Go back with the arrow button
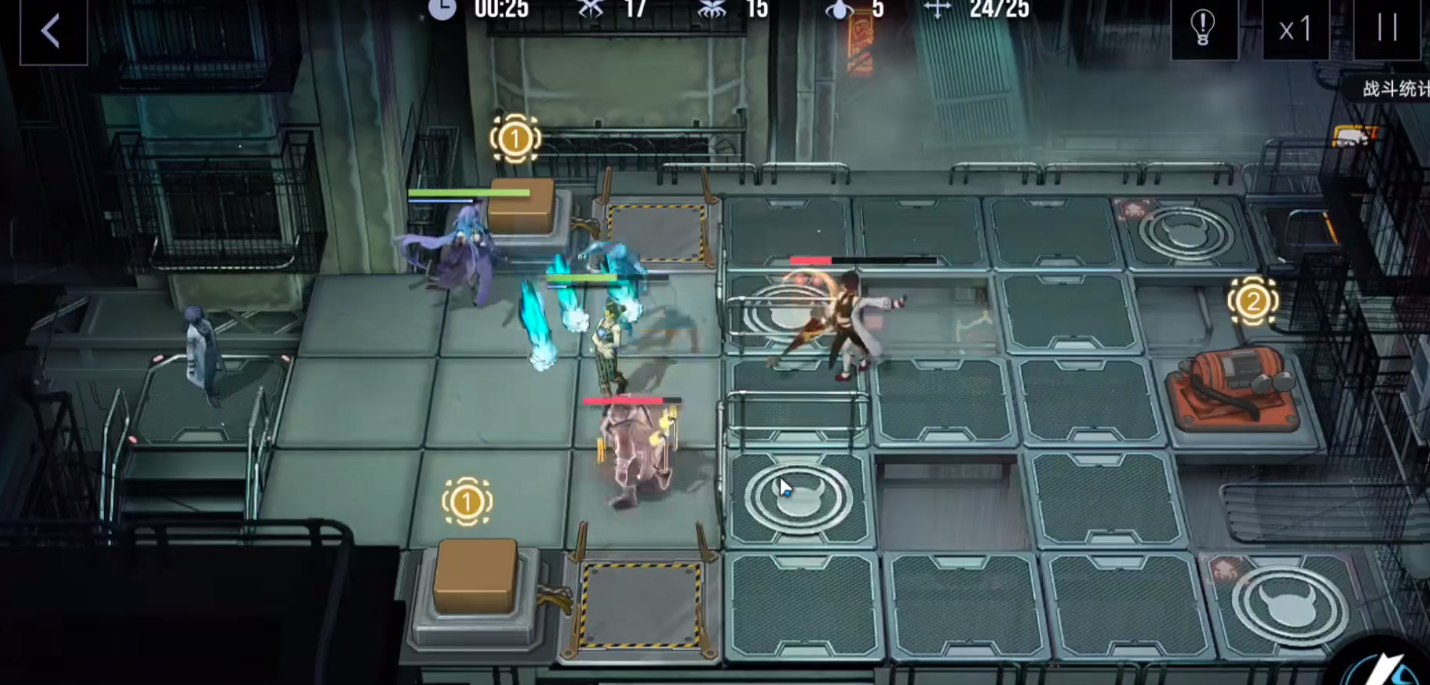Screen dimensions: 1430x685 (52, 31)
